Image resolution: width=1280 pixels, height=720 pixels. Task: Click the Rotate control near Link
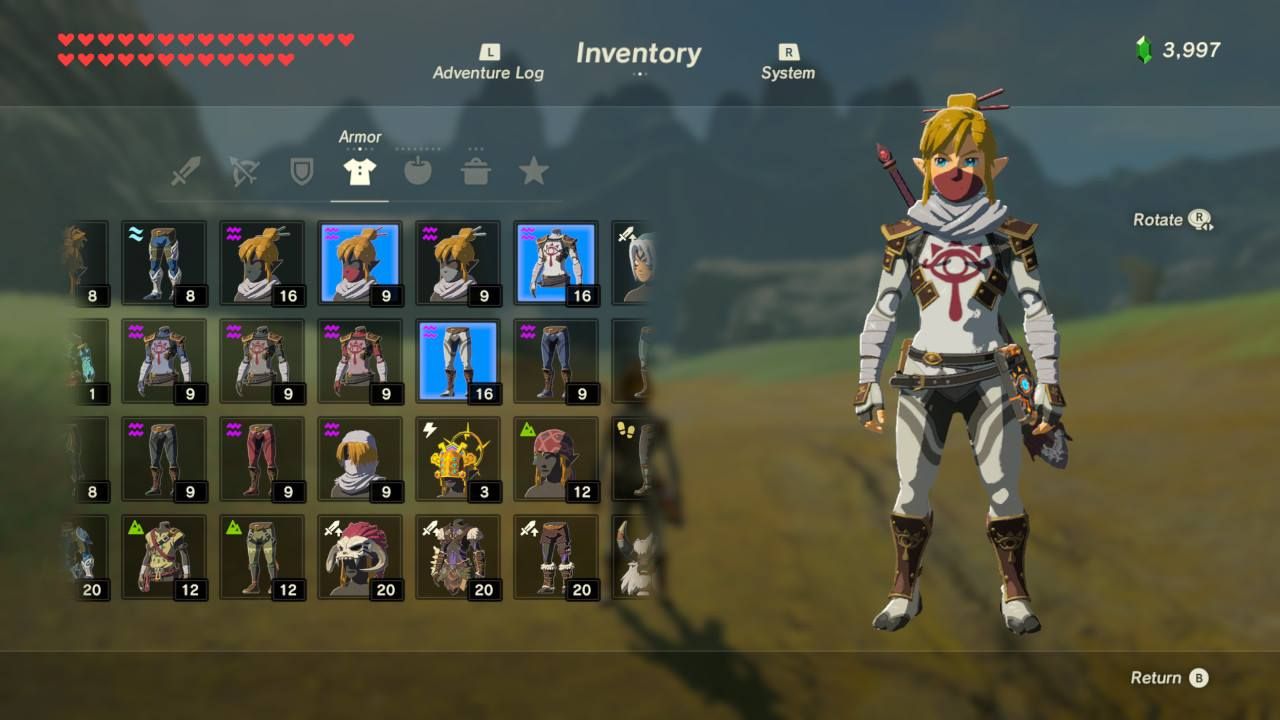(1172, 220)
